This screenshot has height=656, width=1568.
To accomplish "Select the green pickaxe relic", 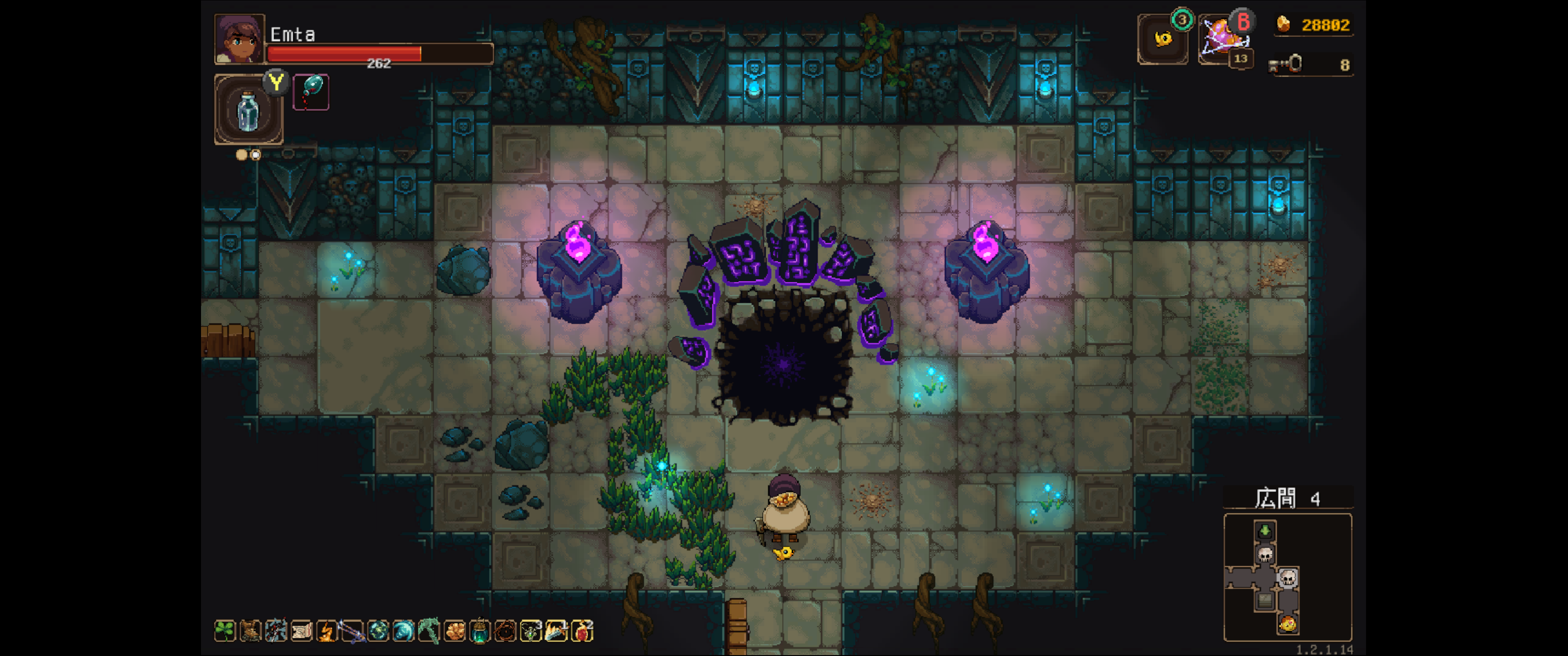I will tap(428, 631).
